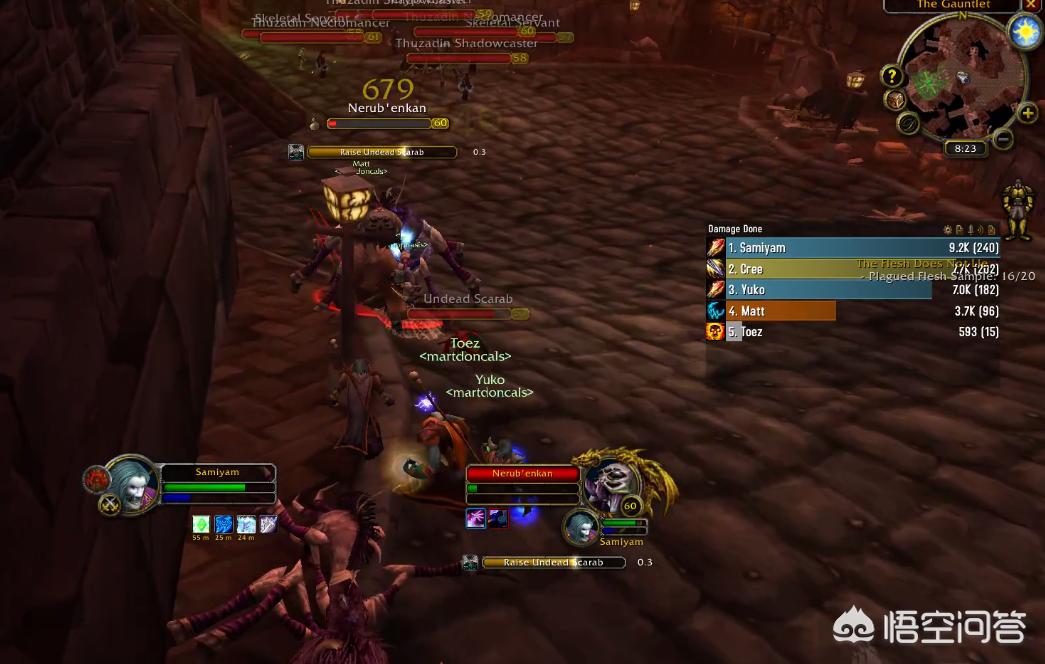Click the minimap
The width and height of the screenshot is (1045, 664).
pos(962,78)
